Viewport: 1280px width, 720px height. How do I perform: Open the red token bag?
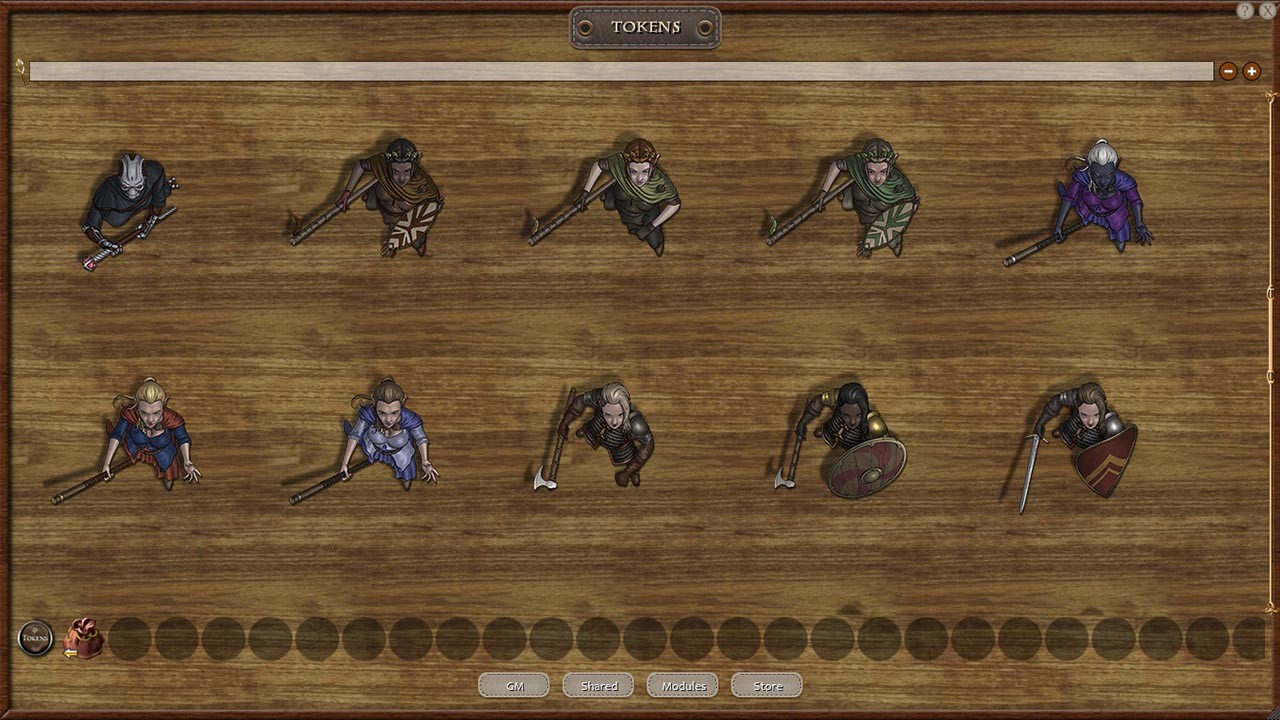(85, 637)
